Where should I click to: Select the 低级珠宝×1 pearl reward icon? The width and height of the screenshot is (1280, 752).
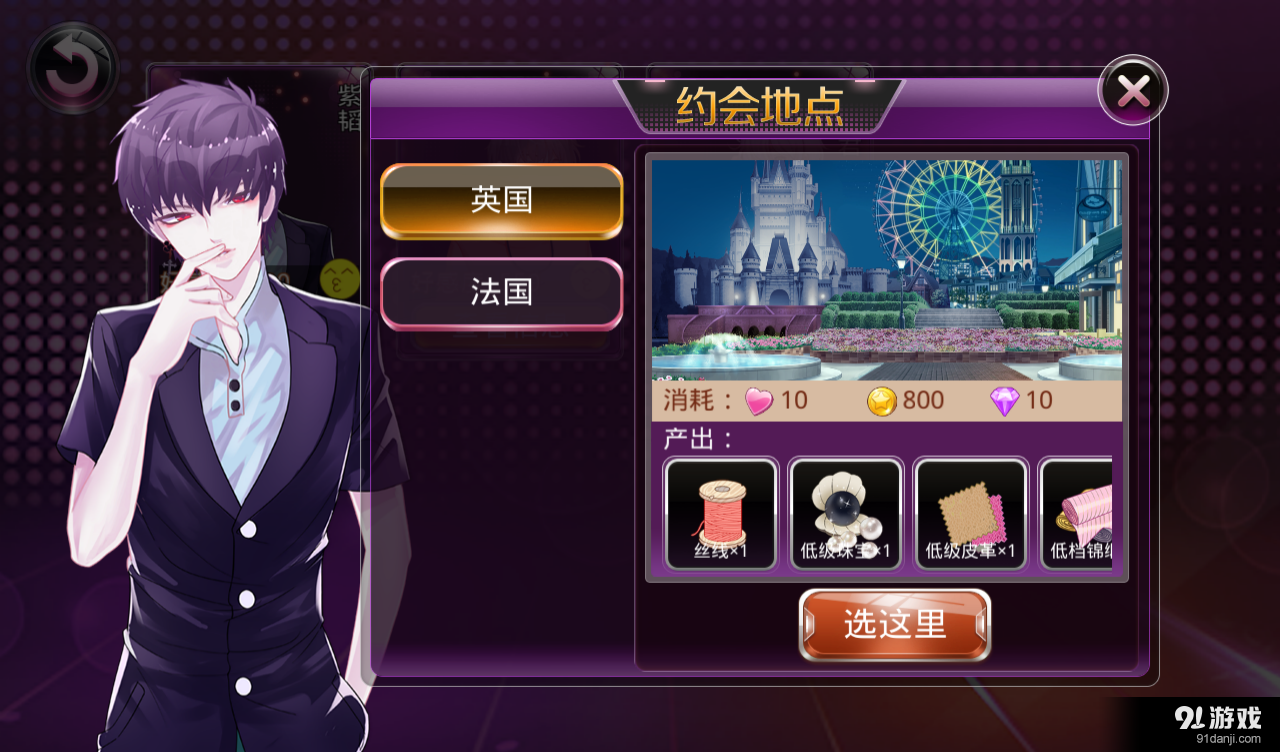(x=845, y=513)
